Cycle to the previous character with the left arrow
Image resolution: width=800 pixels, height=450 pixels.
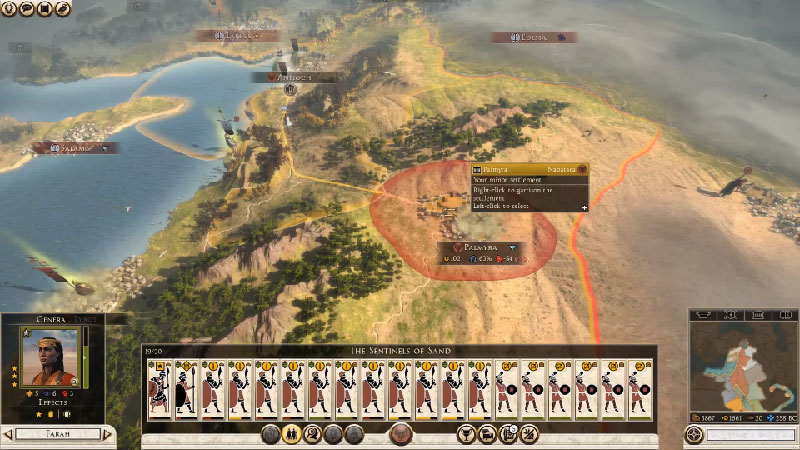8,435
